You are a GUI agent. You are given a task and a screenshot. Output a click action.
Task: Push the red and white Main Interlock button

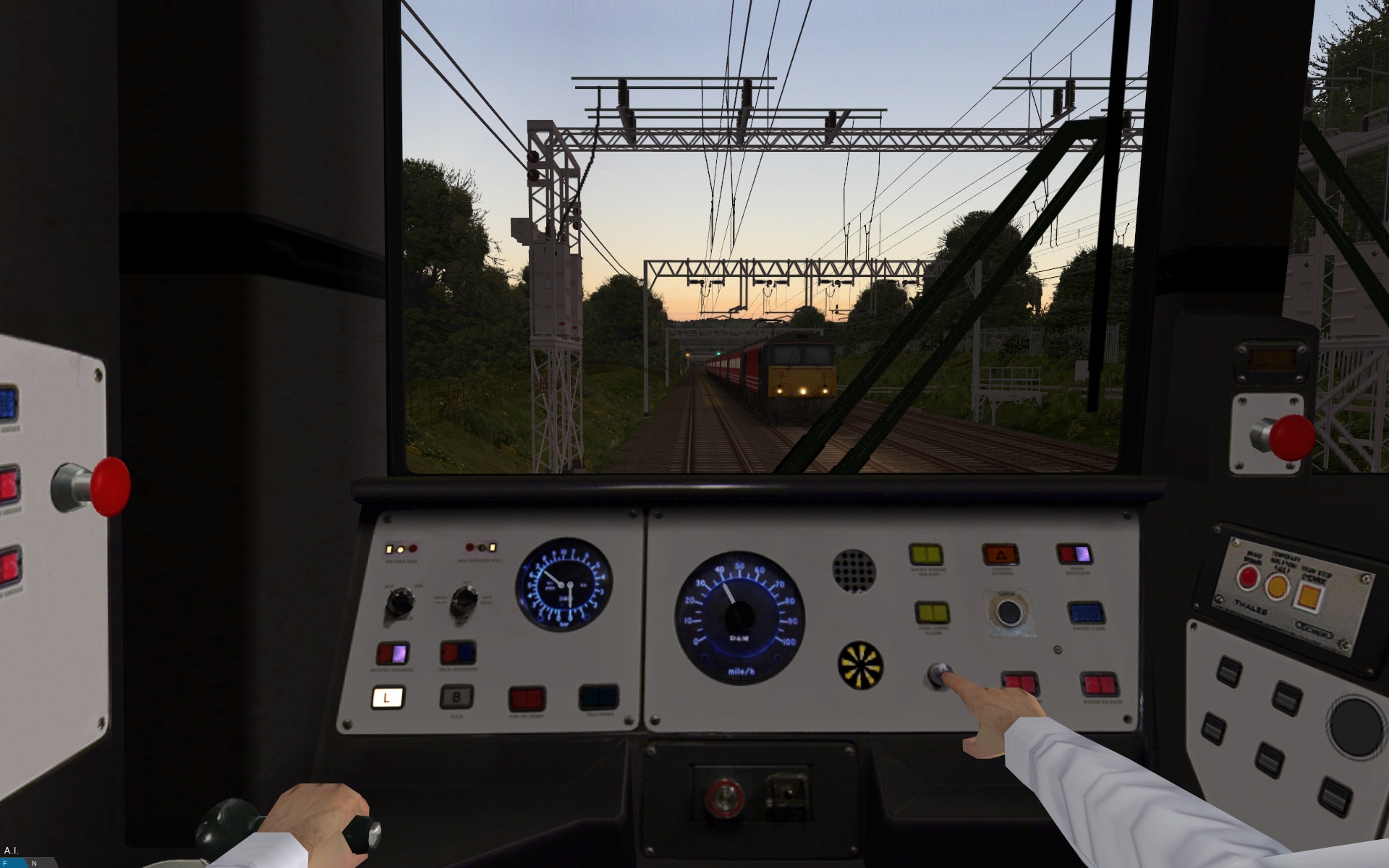[x=1074, y=555]
